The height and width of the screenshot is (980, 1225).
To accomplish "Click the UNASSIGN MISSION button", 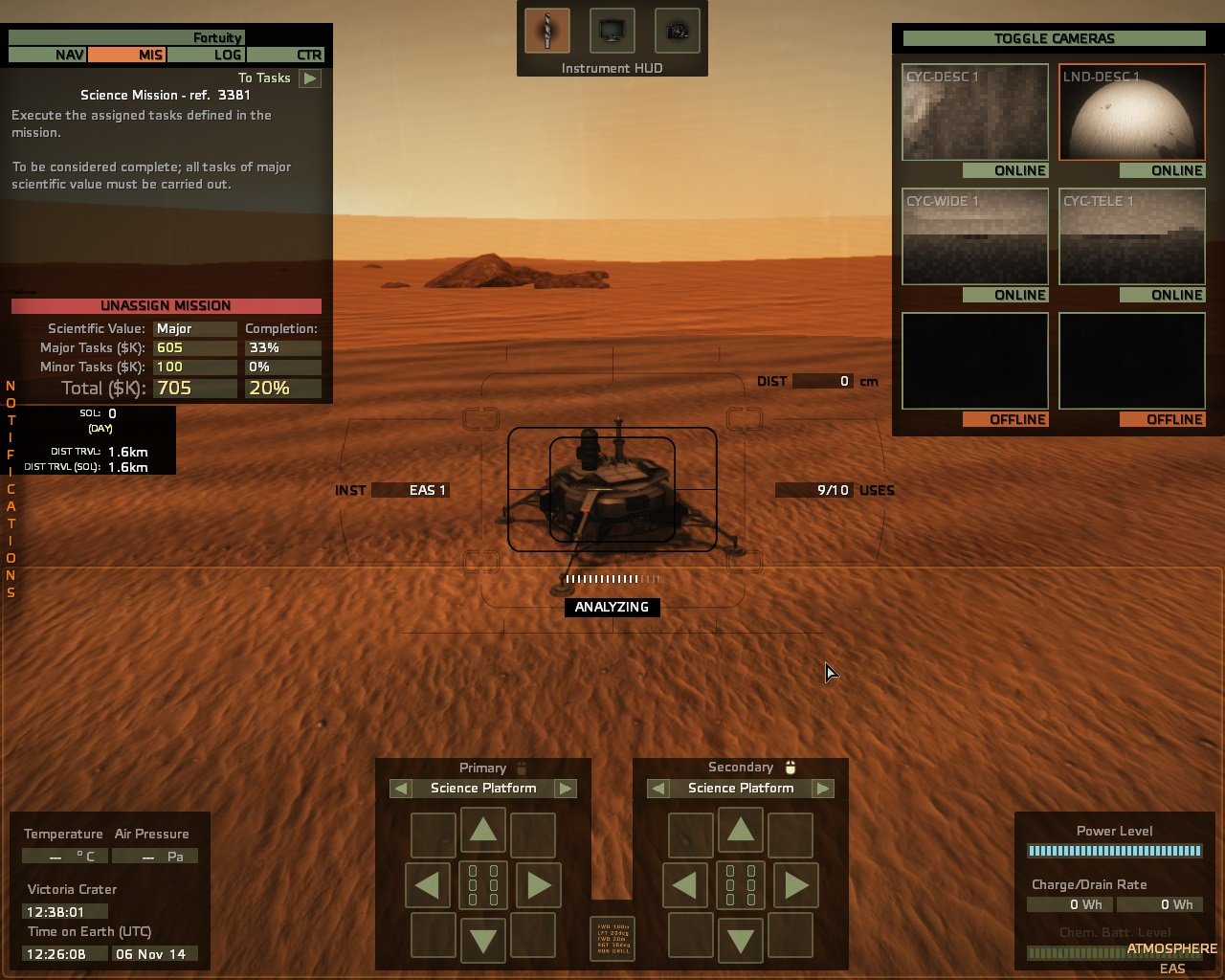I will (x=166, y=305).
